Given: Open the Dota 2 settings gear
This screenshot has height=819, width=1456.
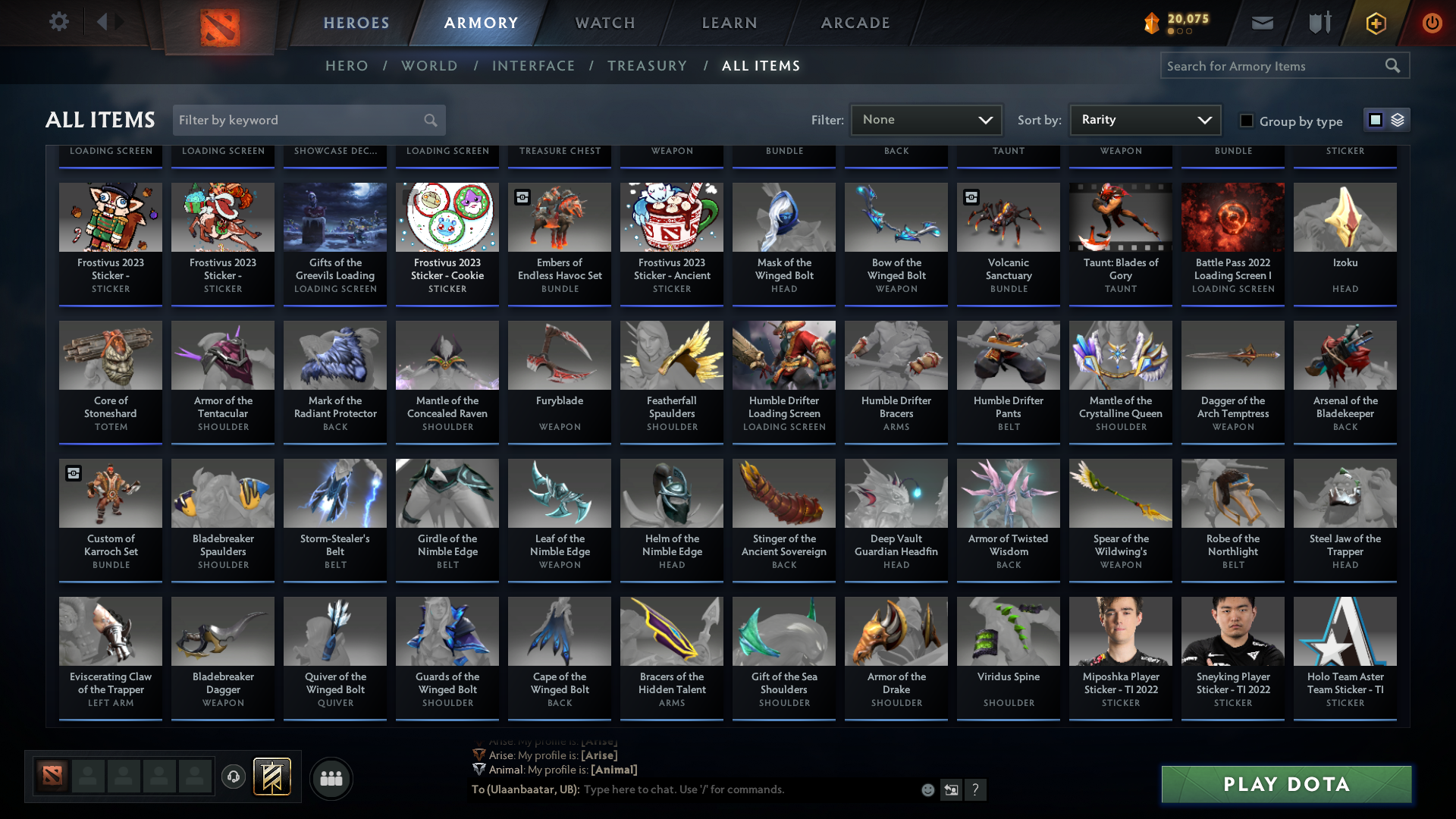Looking at the screenshot, I should [x=59, y=22].
